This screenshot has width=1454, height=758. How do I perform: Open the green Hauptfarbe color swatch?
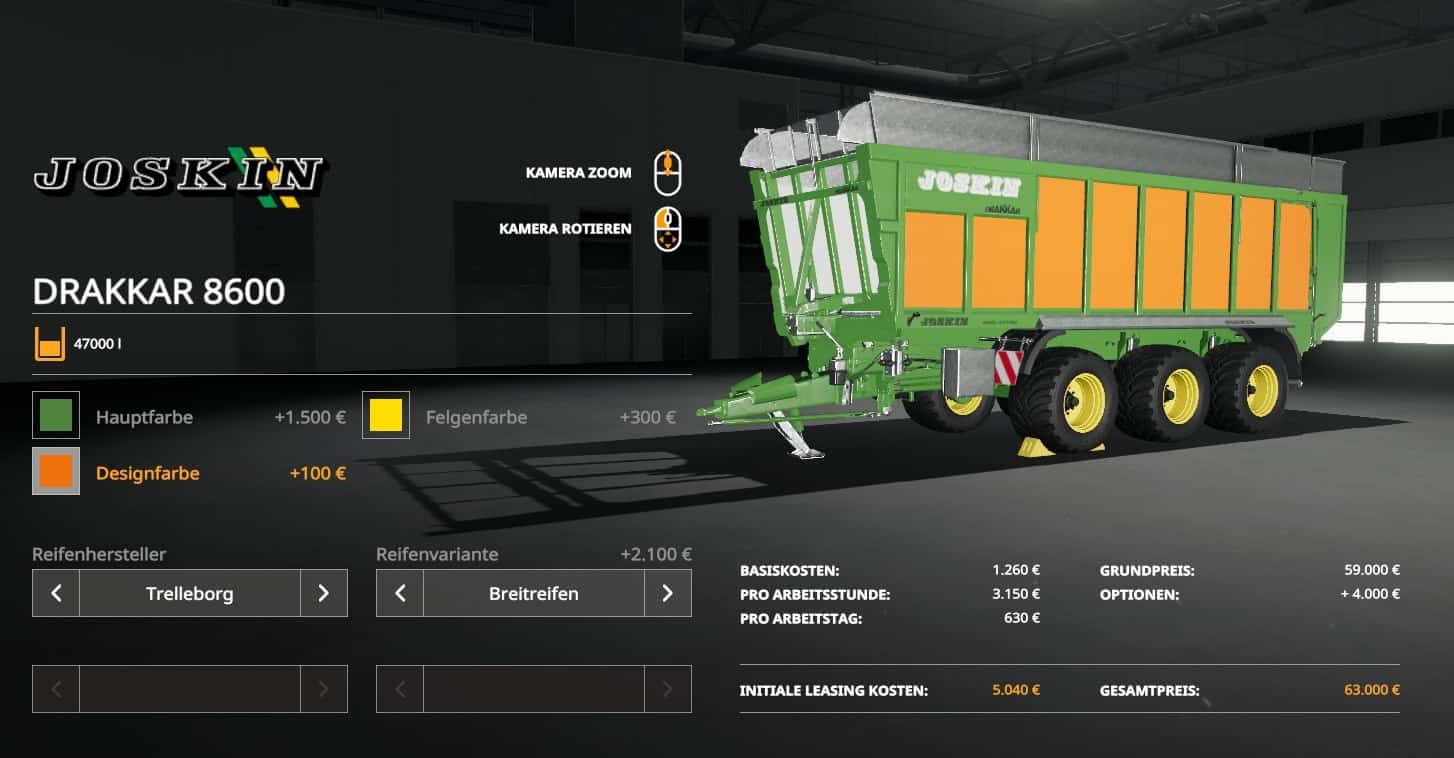coord(56,416)
